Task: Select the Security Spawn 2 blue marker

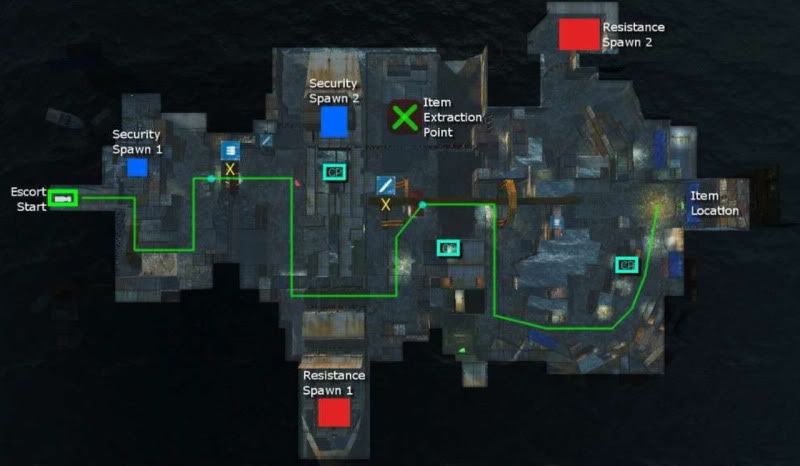Action: [x=334, y=122]
